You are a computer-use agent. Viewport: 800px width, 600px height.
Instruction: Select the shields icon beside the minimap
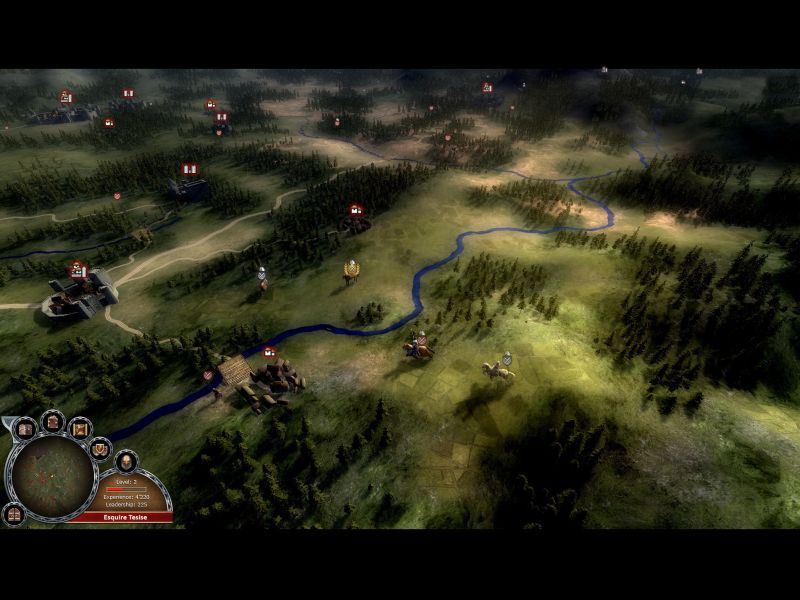(x=100, y=447)
